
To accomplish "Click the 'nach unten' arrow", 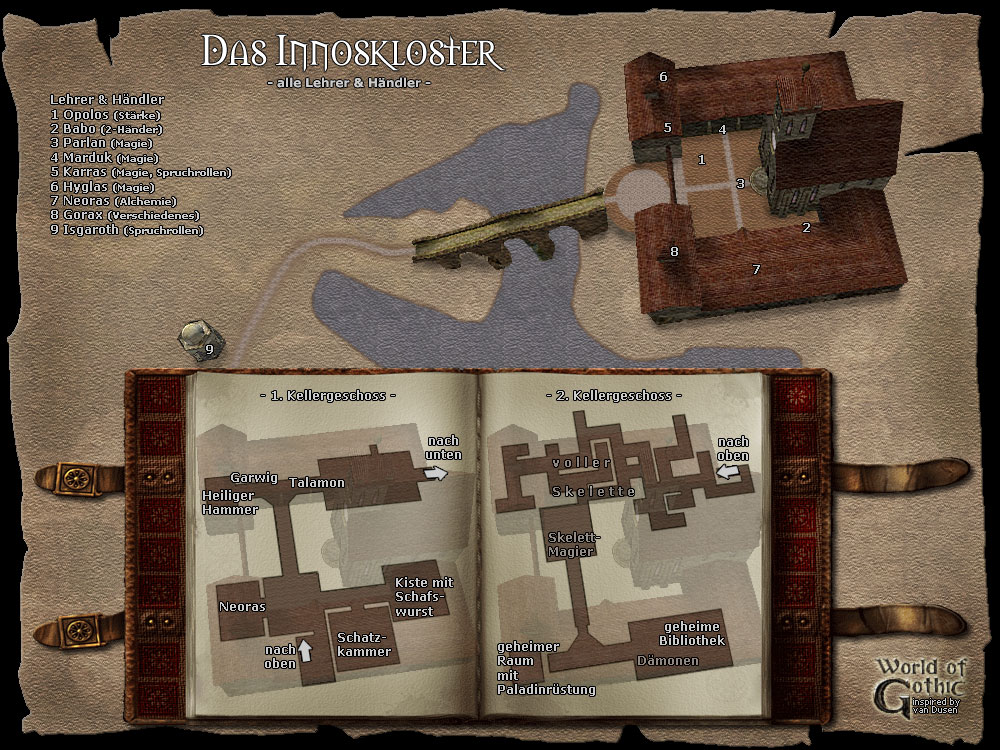I will coord(437,474).
